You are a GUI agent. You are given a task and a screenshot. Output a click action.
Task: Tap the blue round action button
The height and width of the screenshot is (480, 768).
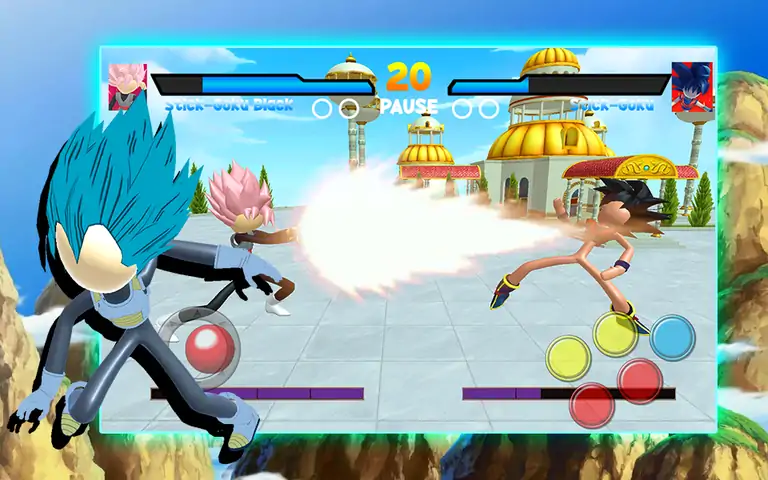[672, 337]
